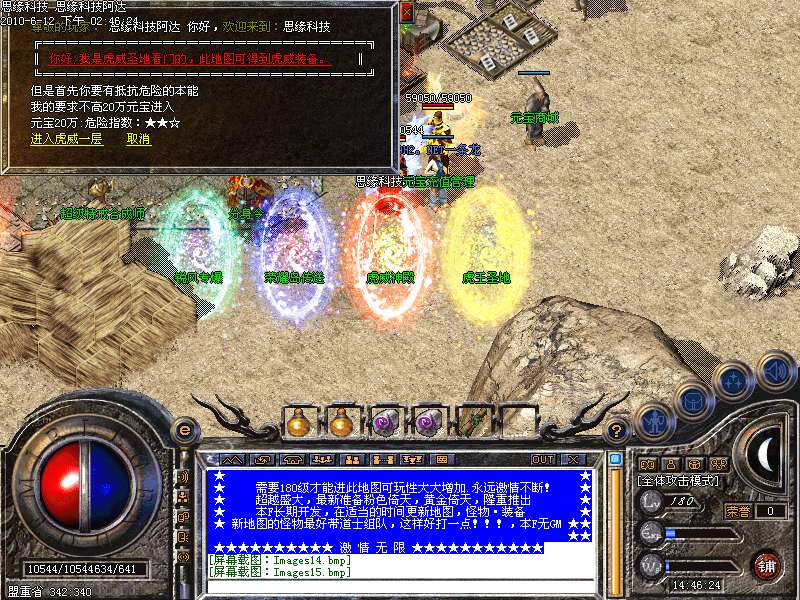Click the round "e" button left of belt
This screenshot has height=600, width=800.
tap(184, 430)
